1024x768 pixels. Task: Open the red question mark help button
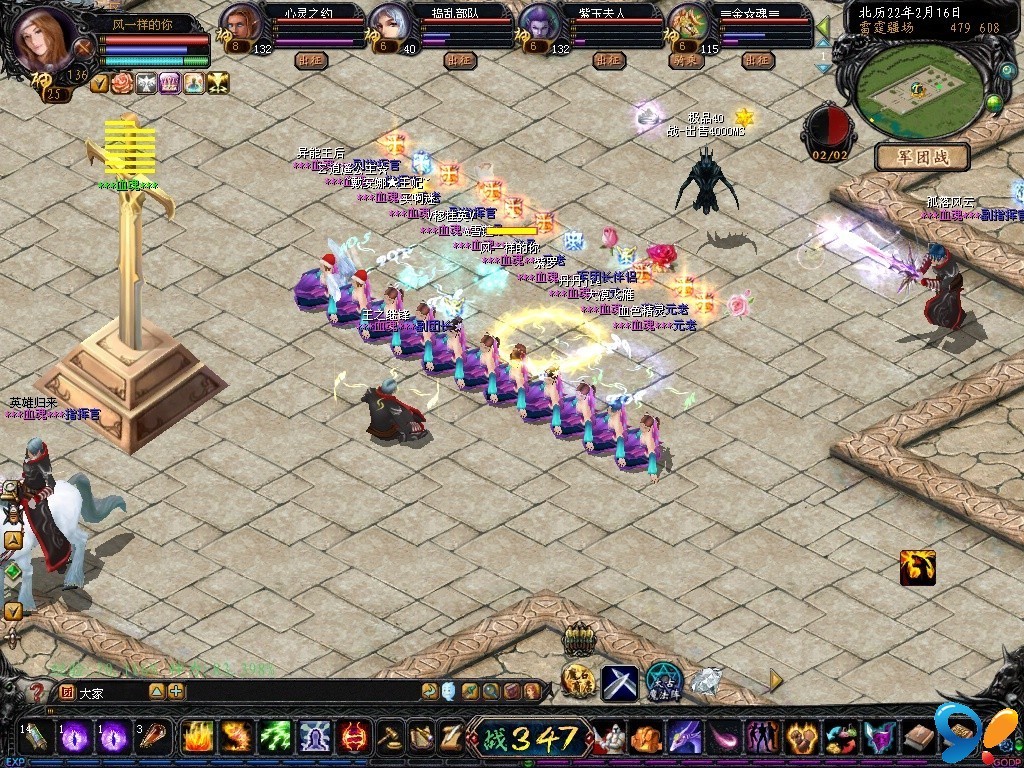[x=37, y=691]
